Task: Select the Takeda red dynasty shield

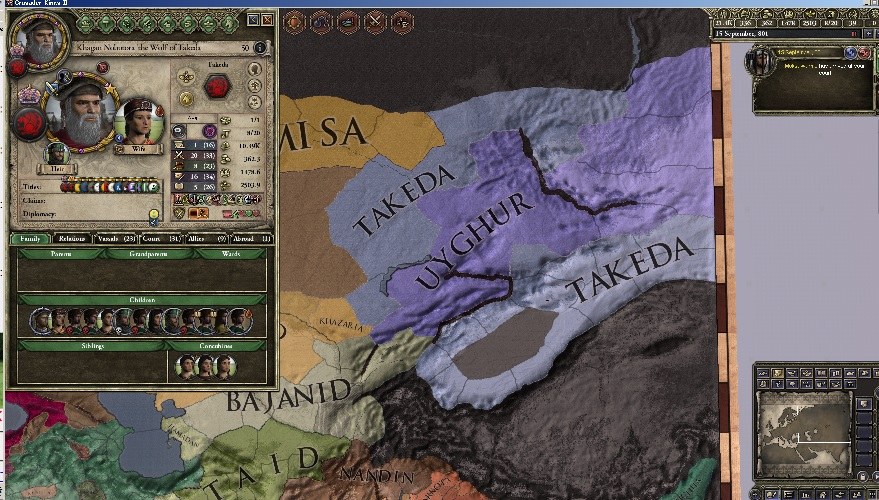Action: click(216, 86)
